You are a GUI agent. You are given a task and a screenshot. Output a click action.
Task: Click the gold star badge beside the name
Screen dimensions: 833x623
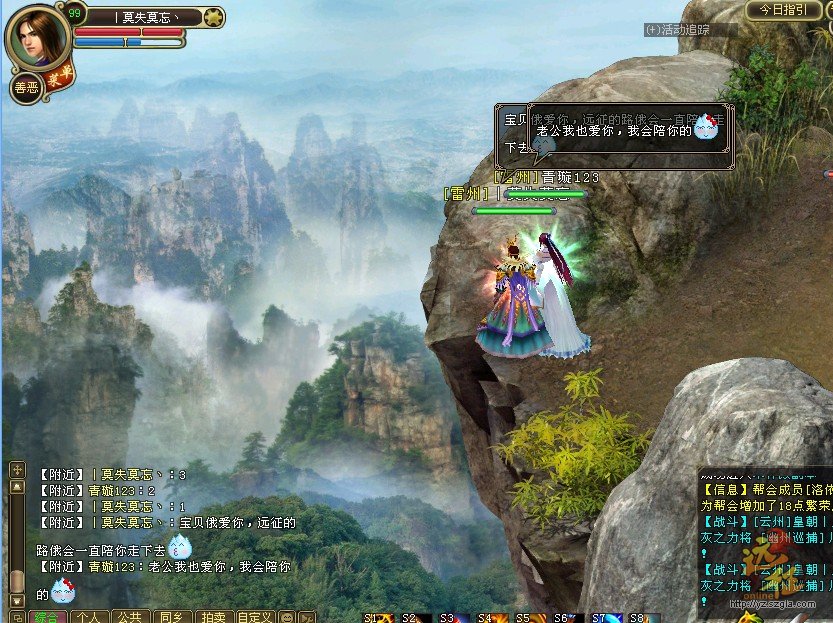click(x=214, y=16)
